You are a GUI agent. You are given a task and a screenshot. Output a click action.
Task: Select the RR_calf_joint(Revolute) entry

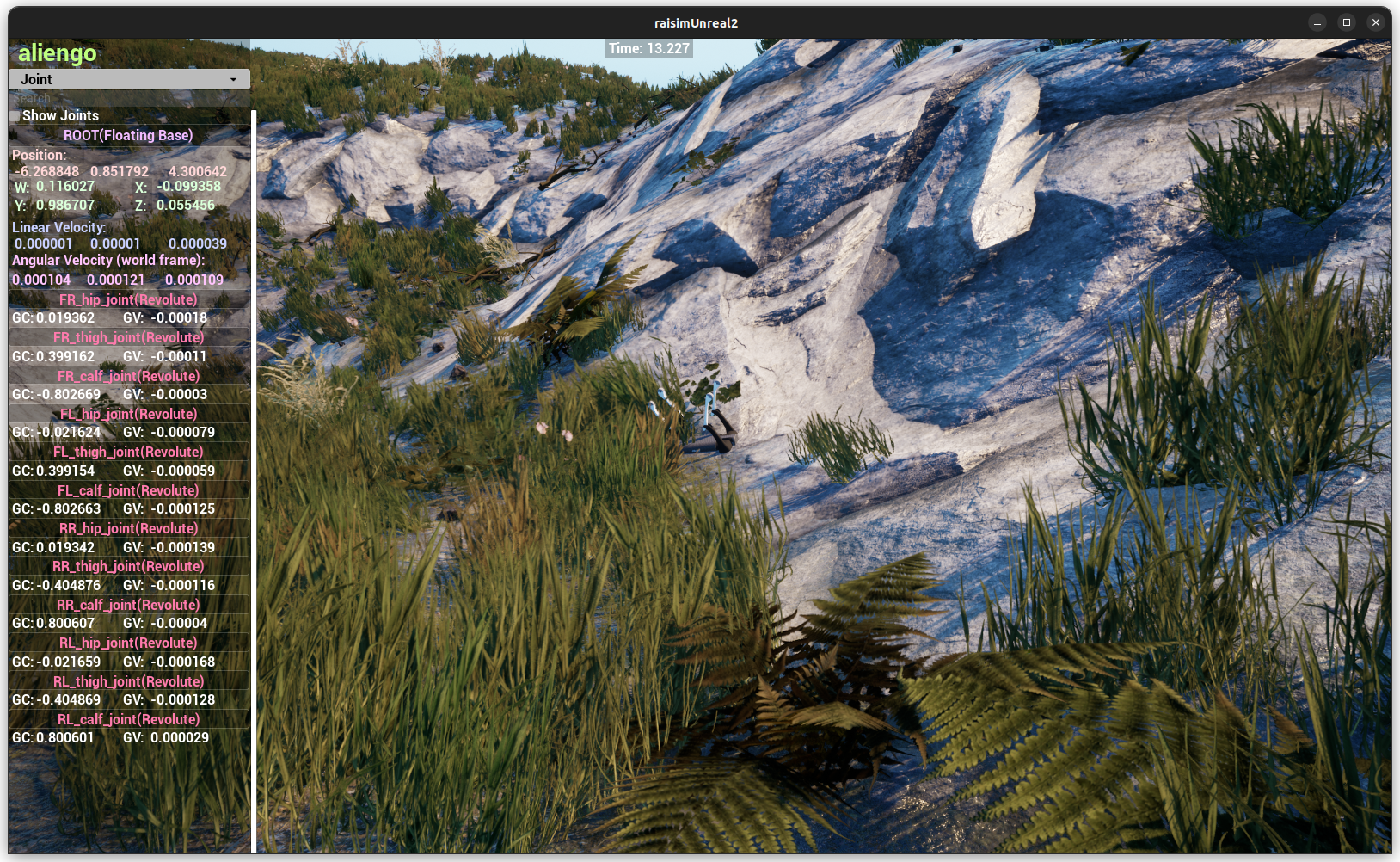[127, 604]
